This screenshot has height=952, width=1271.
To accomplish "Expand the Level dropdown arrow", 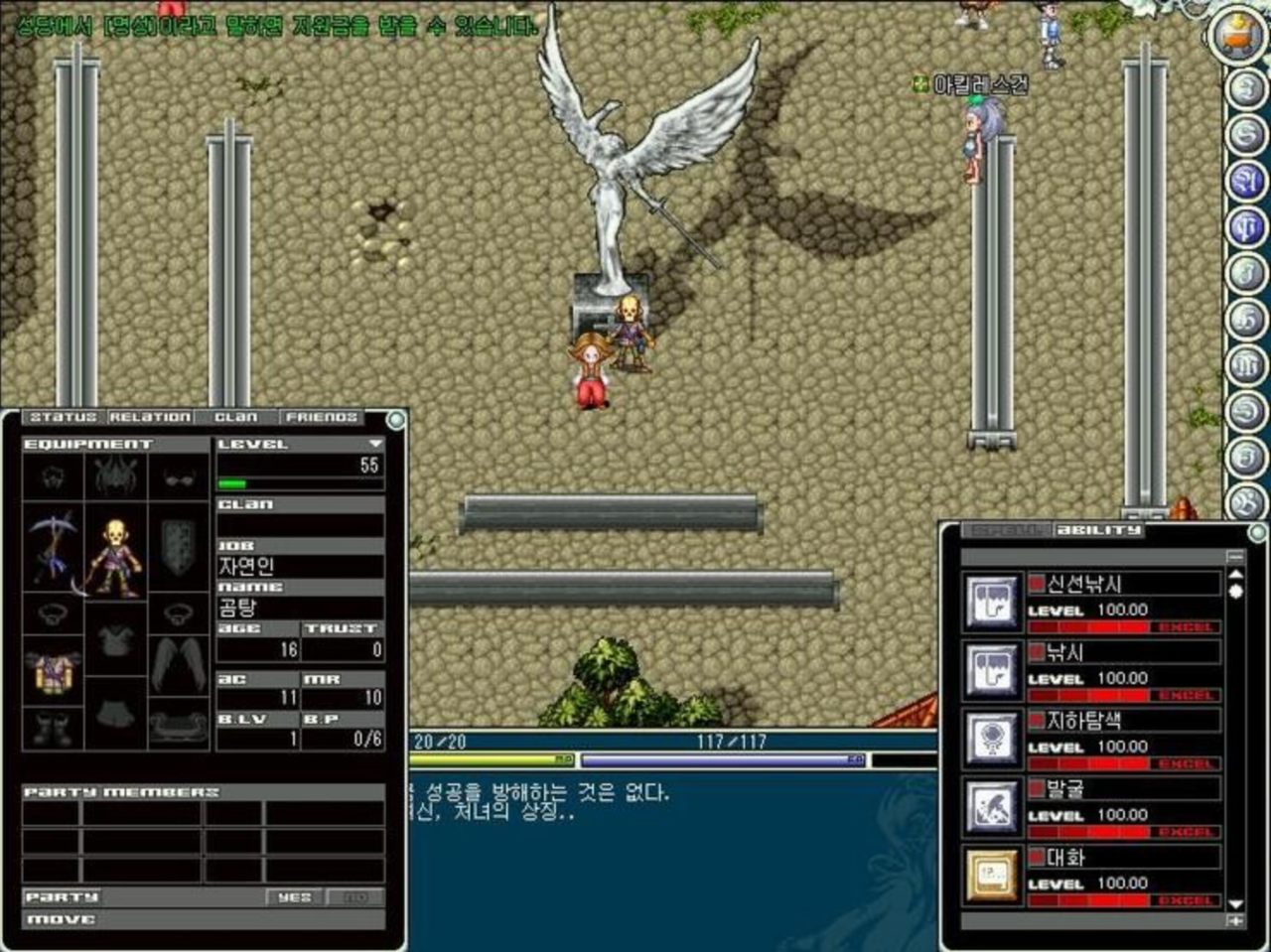I will [x=375, y=444].
